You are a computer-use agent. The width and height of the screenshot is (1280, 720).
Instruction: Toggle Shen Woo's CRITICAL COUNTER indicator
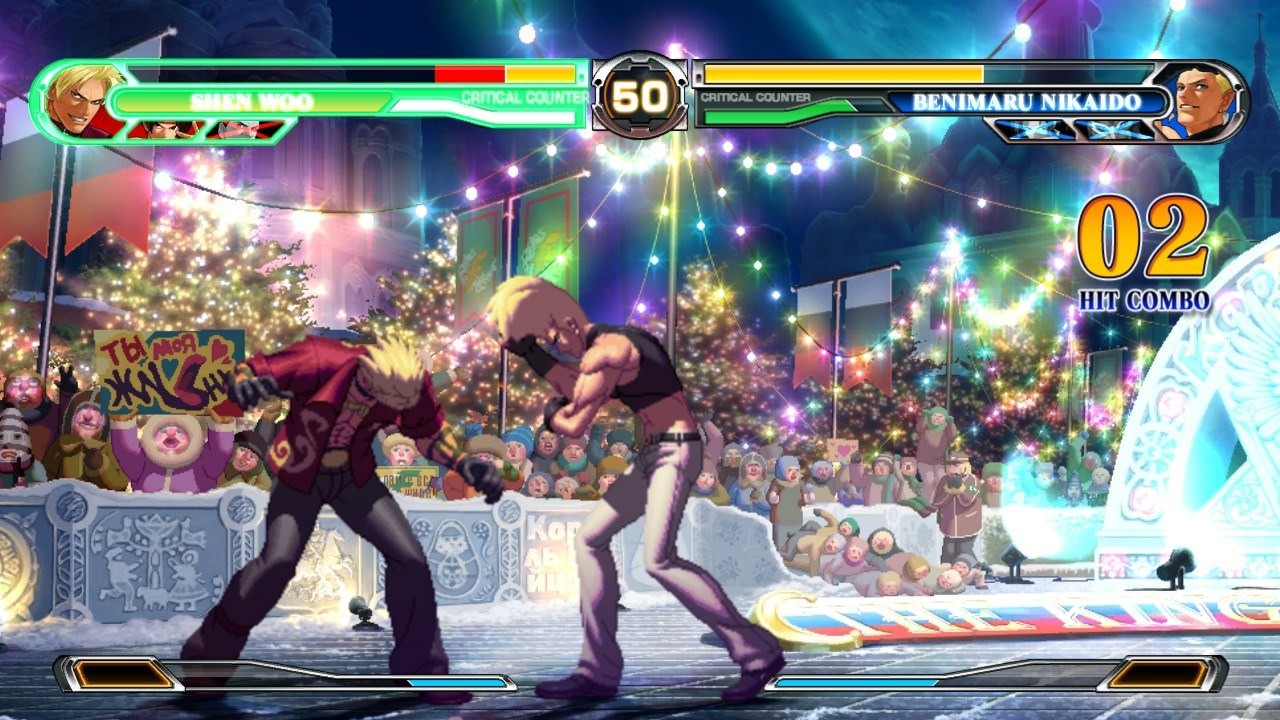523,98
